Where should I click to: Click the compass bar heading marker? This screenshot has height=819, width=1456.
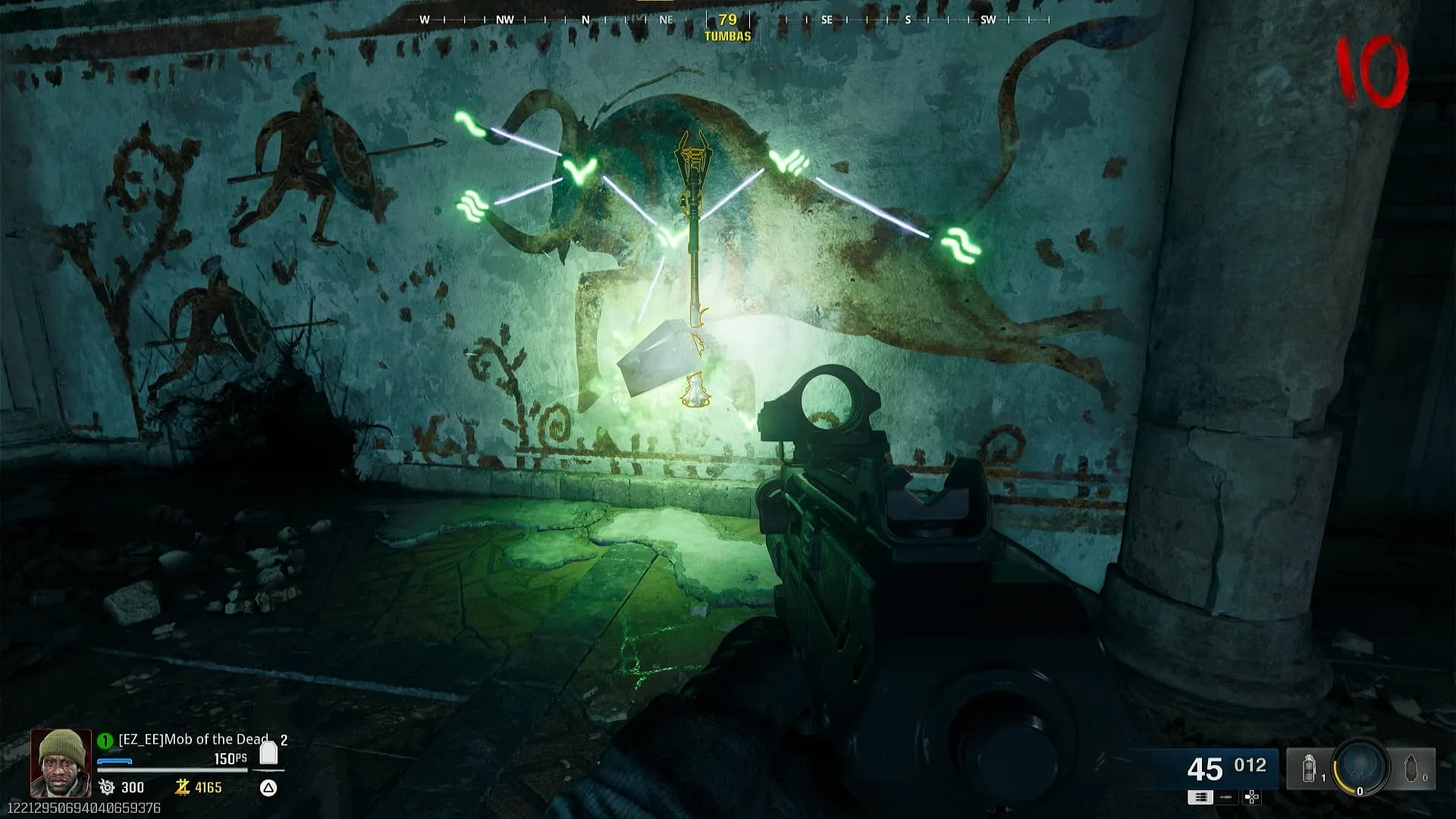click(x=727, y=20)
